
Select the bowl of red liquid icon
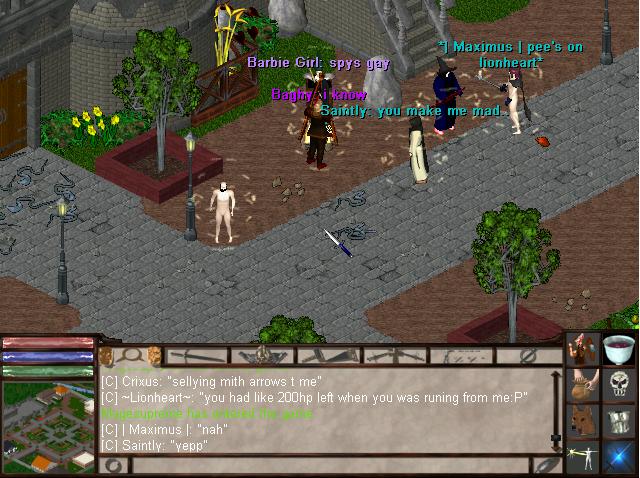pyautogui.click(x=620, y=349)
